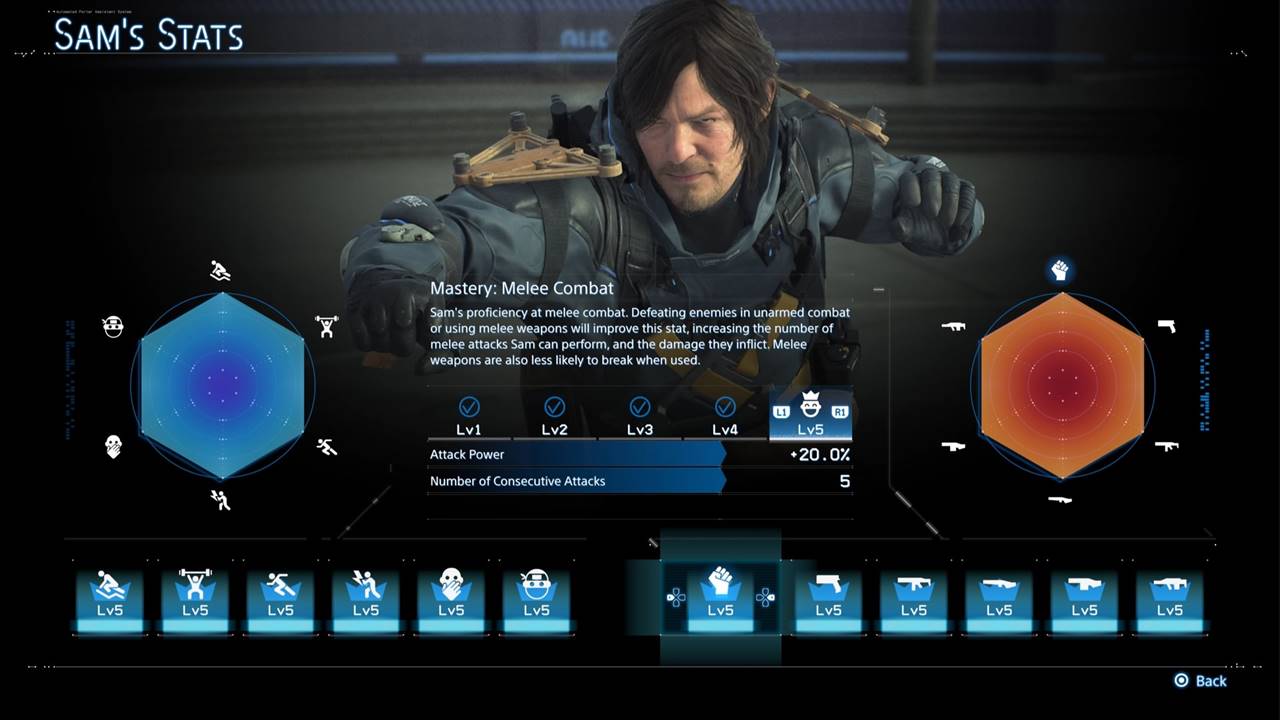Click the handgun icon beside the orange hexagon
The height and width of the screenshot is (720, 1280).
click(x=1166, y=326)
